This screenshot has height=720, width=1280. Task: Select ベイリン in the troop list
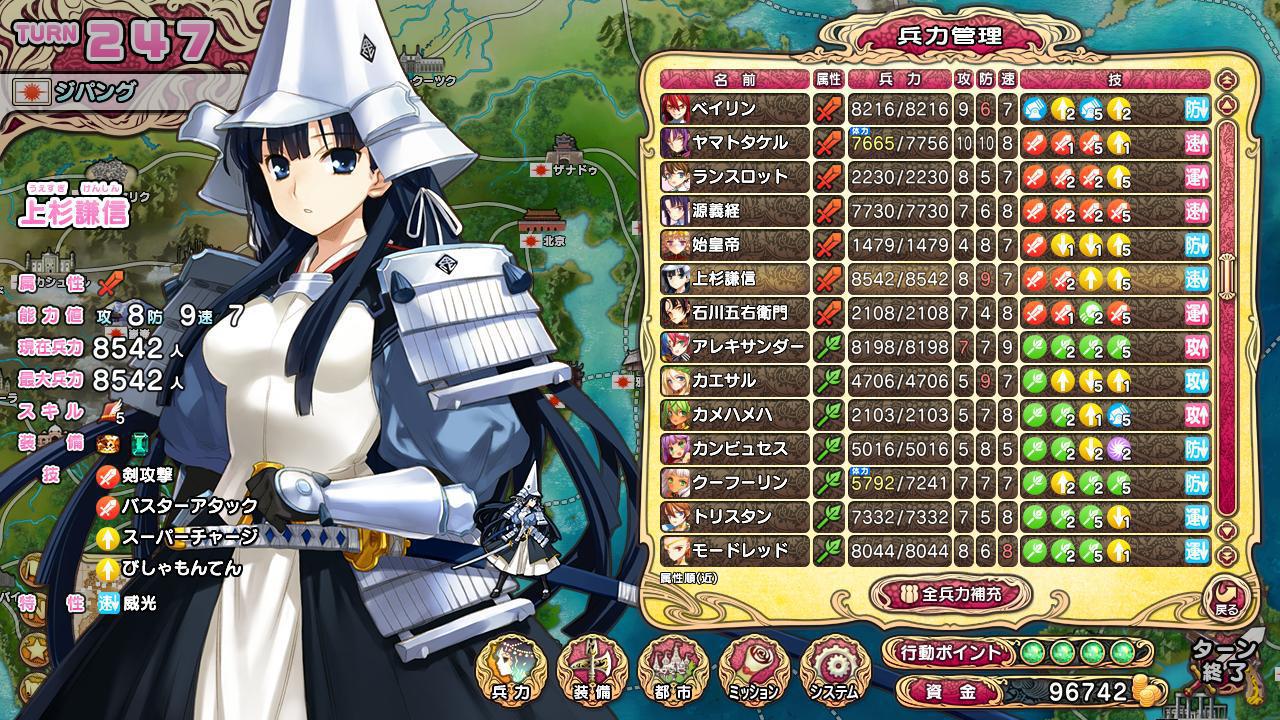point(735,109)
